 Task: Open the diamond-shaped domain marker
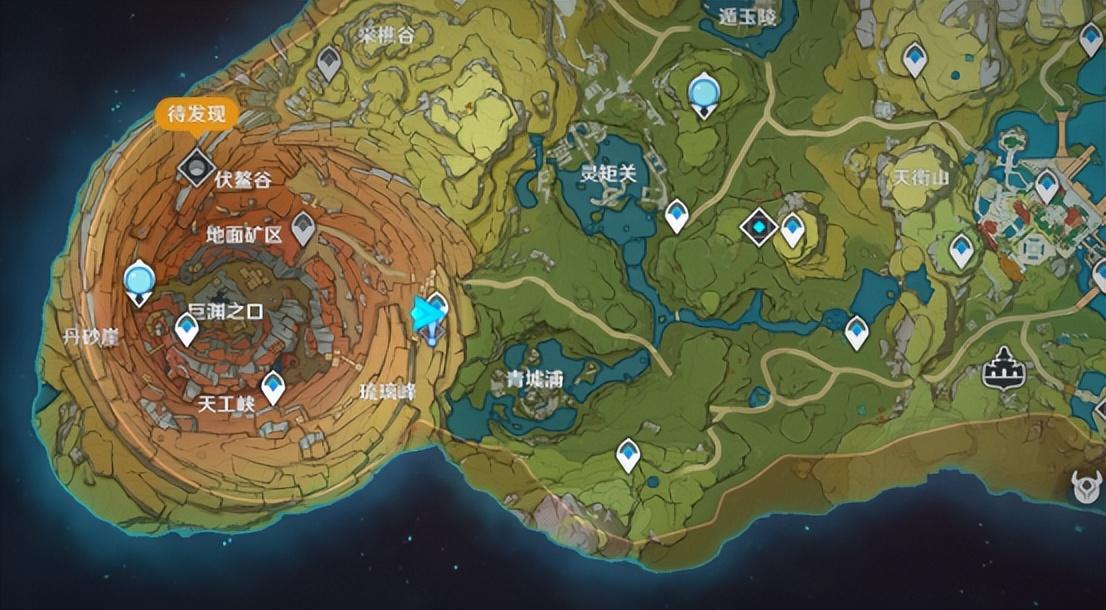tap(759, 227)
